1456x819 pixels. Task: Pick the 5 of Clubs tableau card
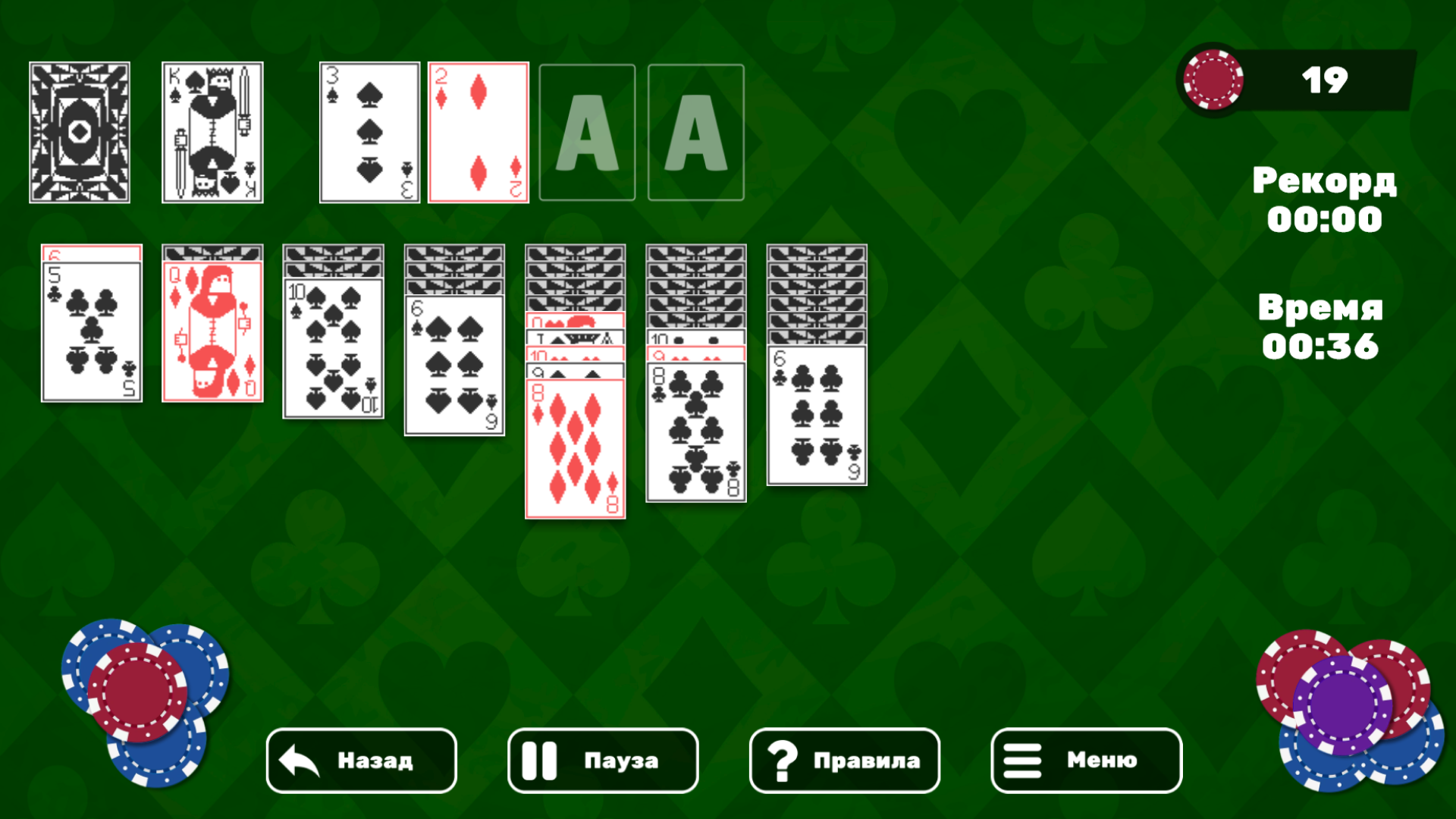tap(91, 330)
